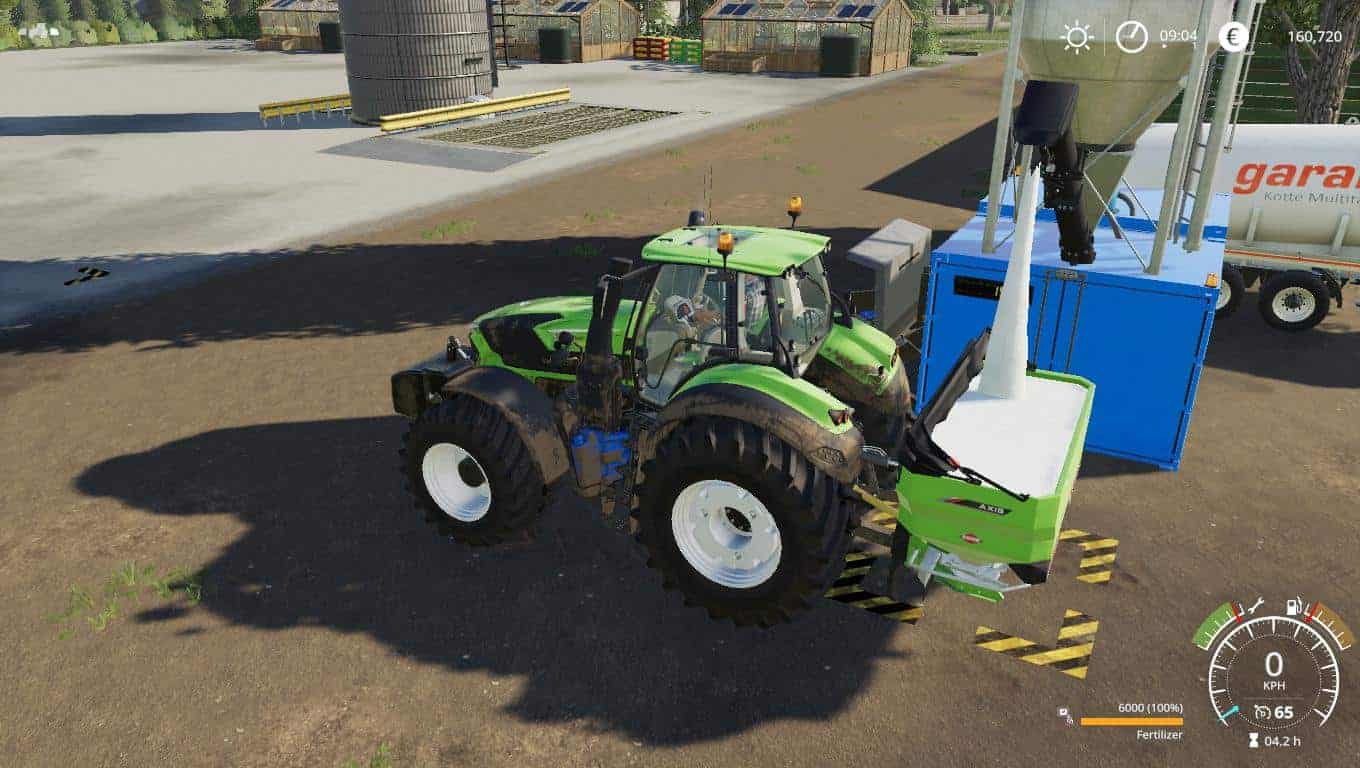Click the wrench maintenance icon on the speedometer
The image size is (1360, 768).
point(1254,605)
